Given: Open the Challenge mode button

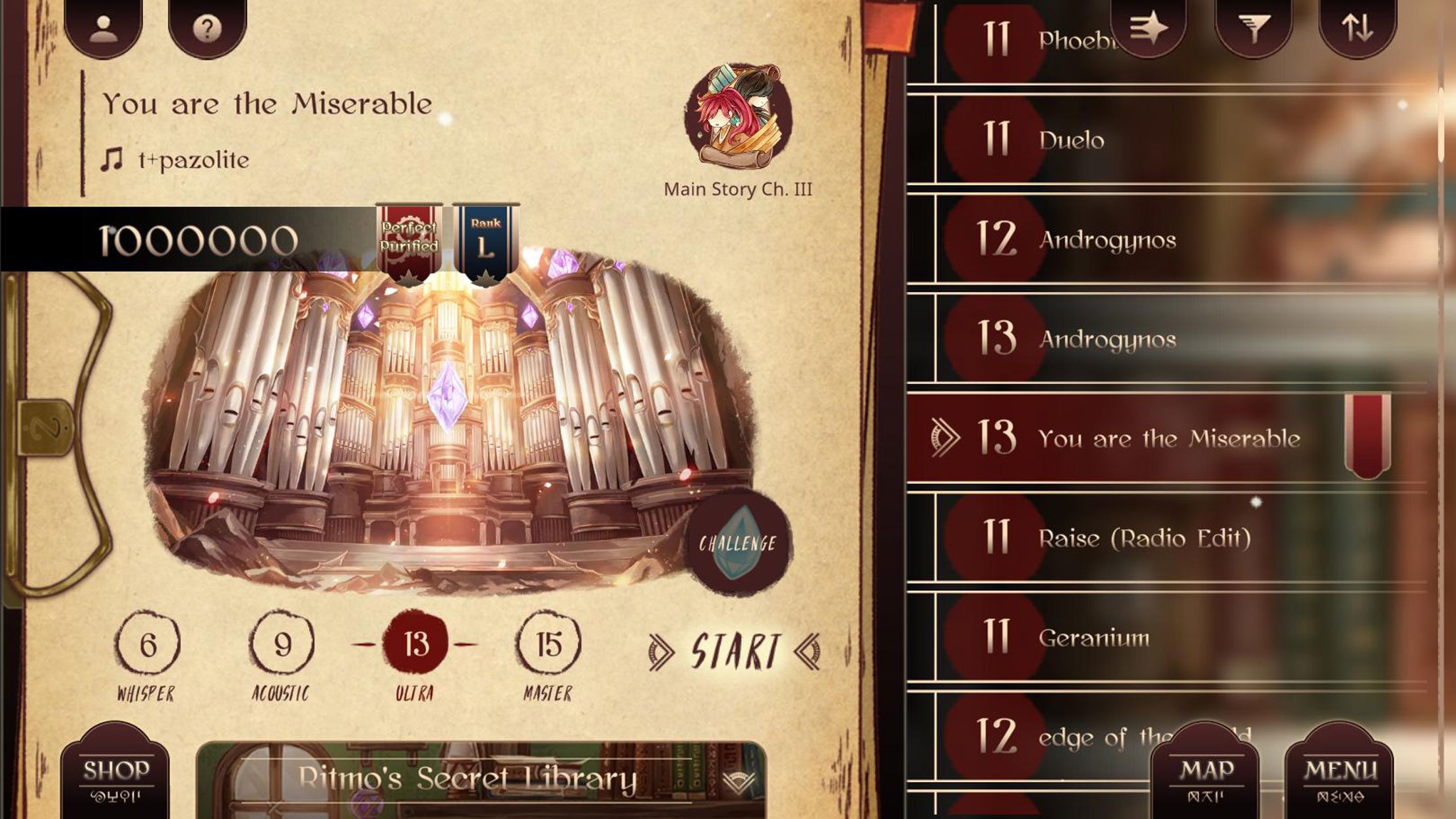Looking at the screenshot, I should (737, 543).
